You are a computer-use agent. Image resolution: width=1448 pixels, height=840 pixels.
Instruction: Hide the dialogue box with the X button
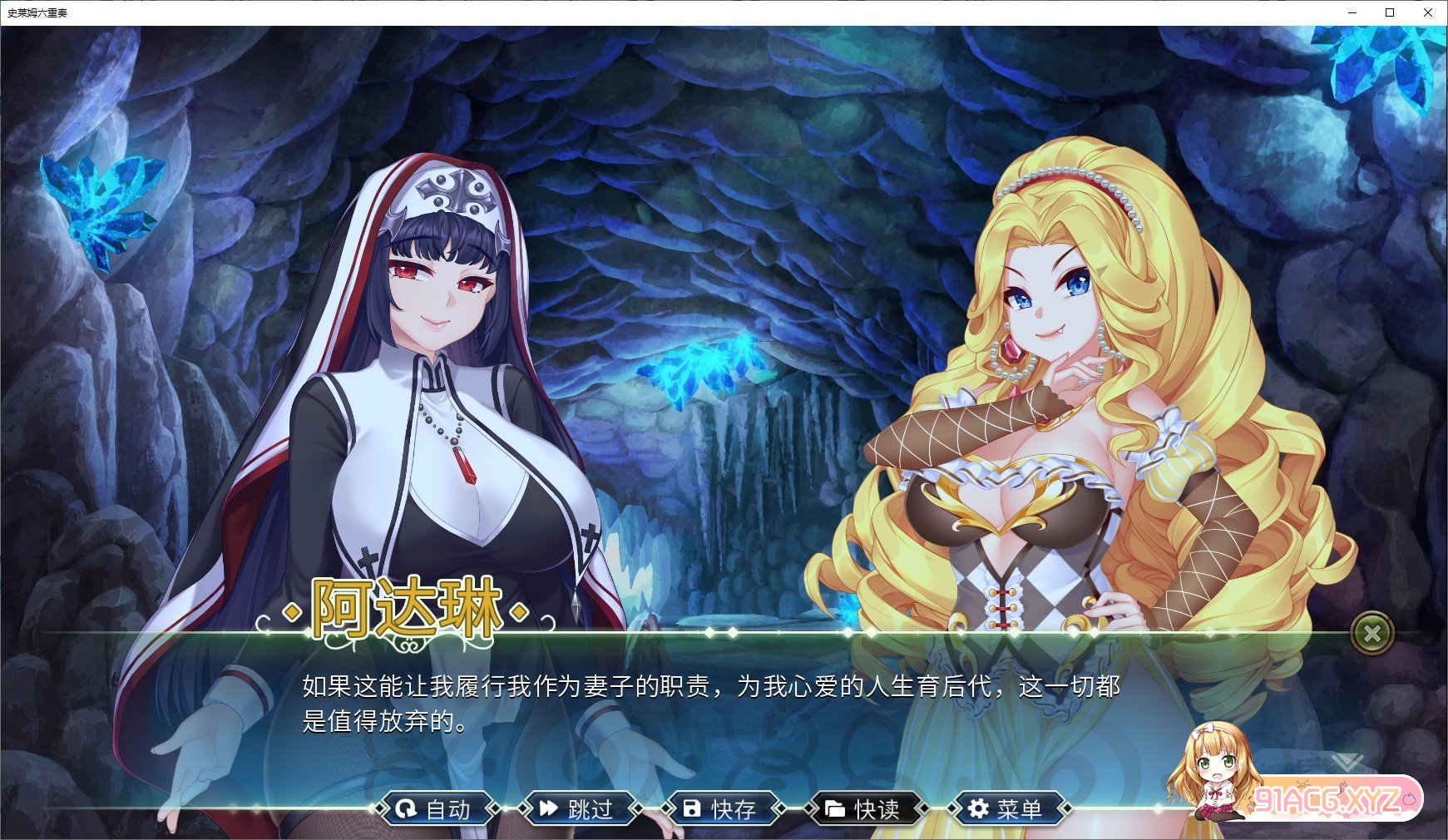1371,634
